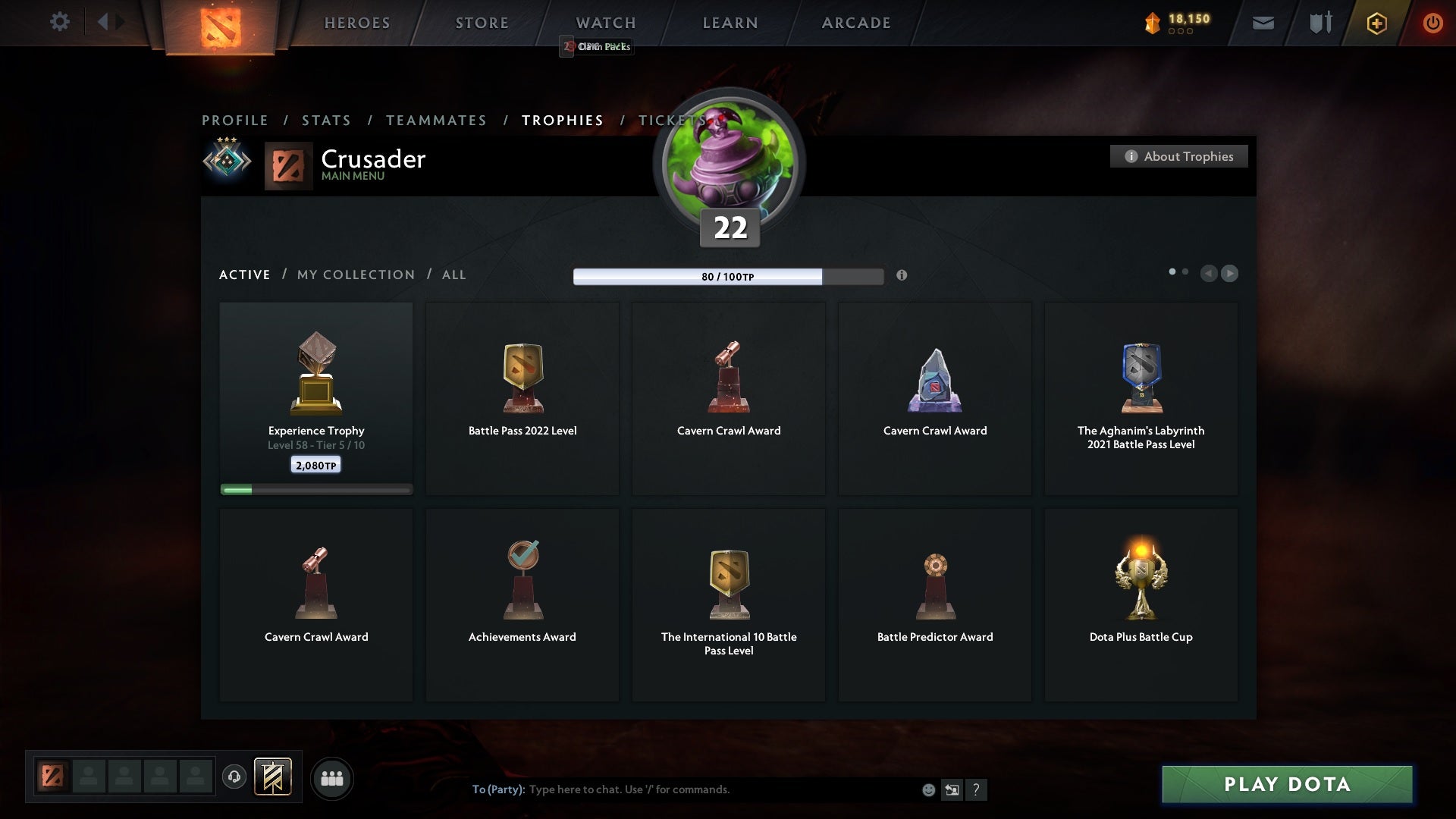Switch to the MY COLLECTION tab

coord(355,275)
